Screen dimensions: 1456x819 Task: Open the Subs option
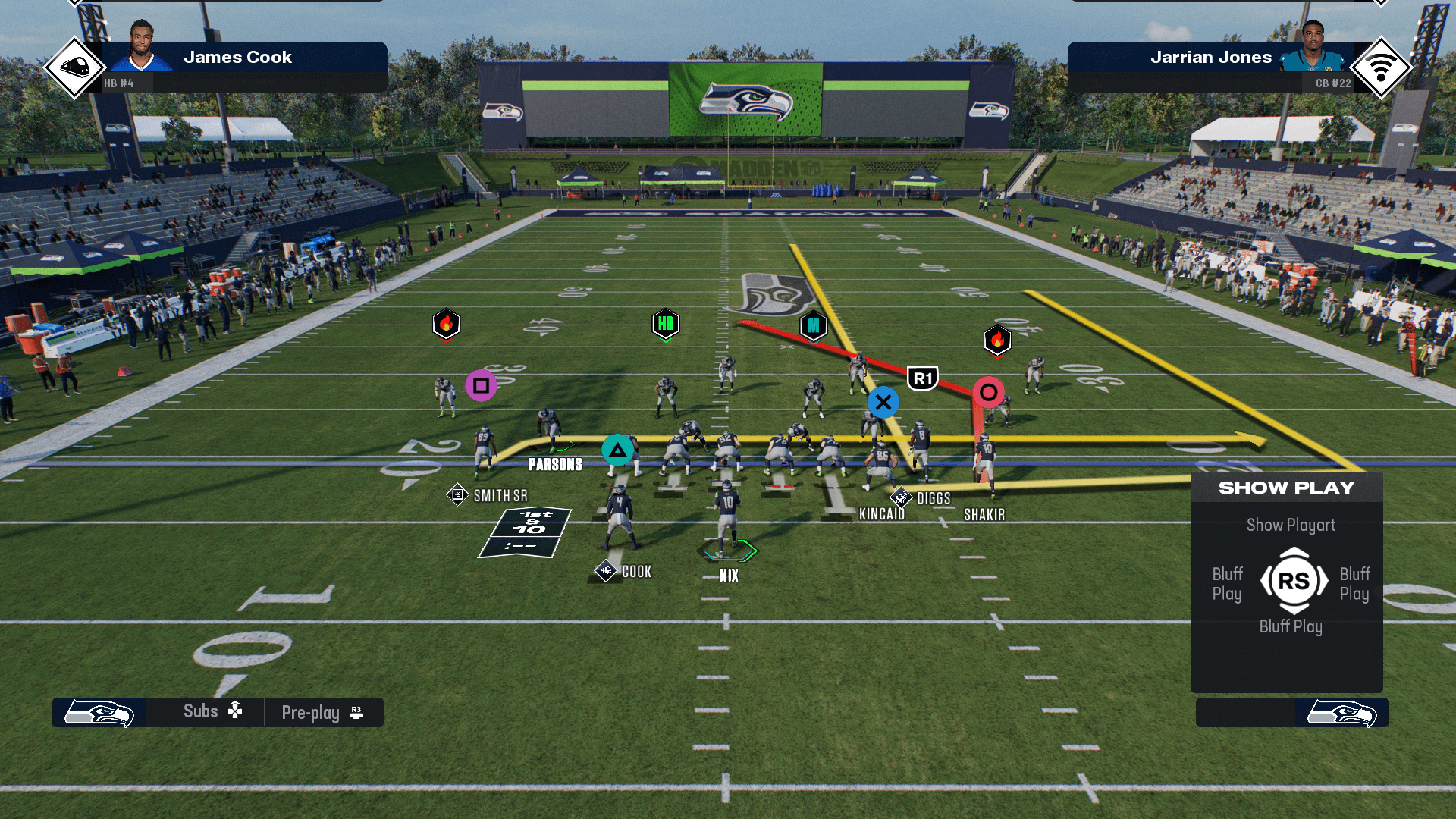pyautogui.click(x=212, y=711)
